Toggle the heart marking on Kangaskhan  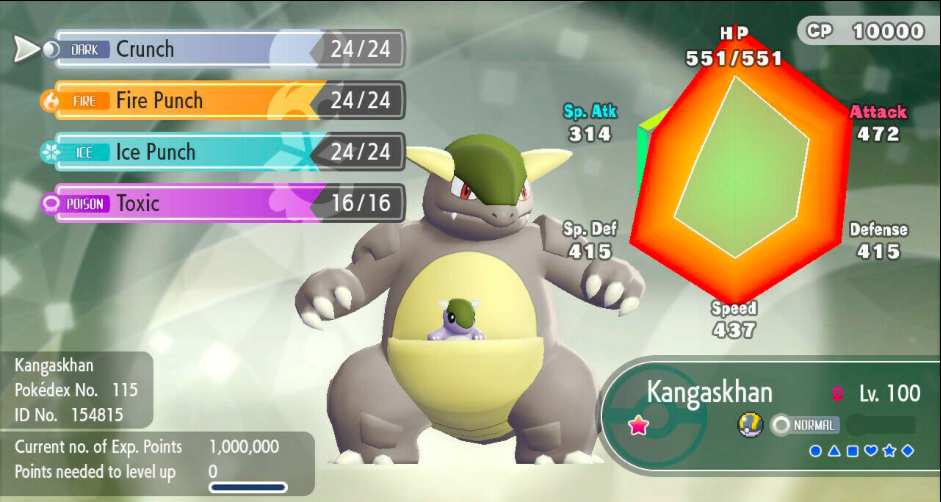coord(870,452)
